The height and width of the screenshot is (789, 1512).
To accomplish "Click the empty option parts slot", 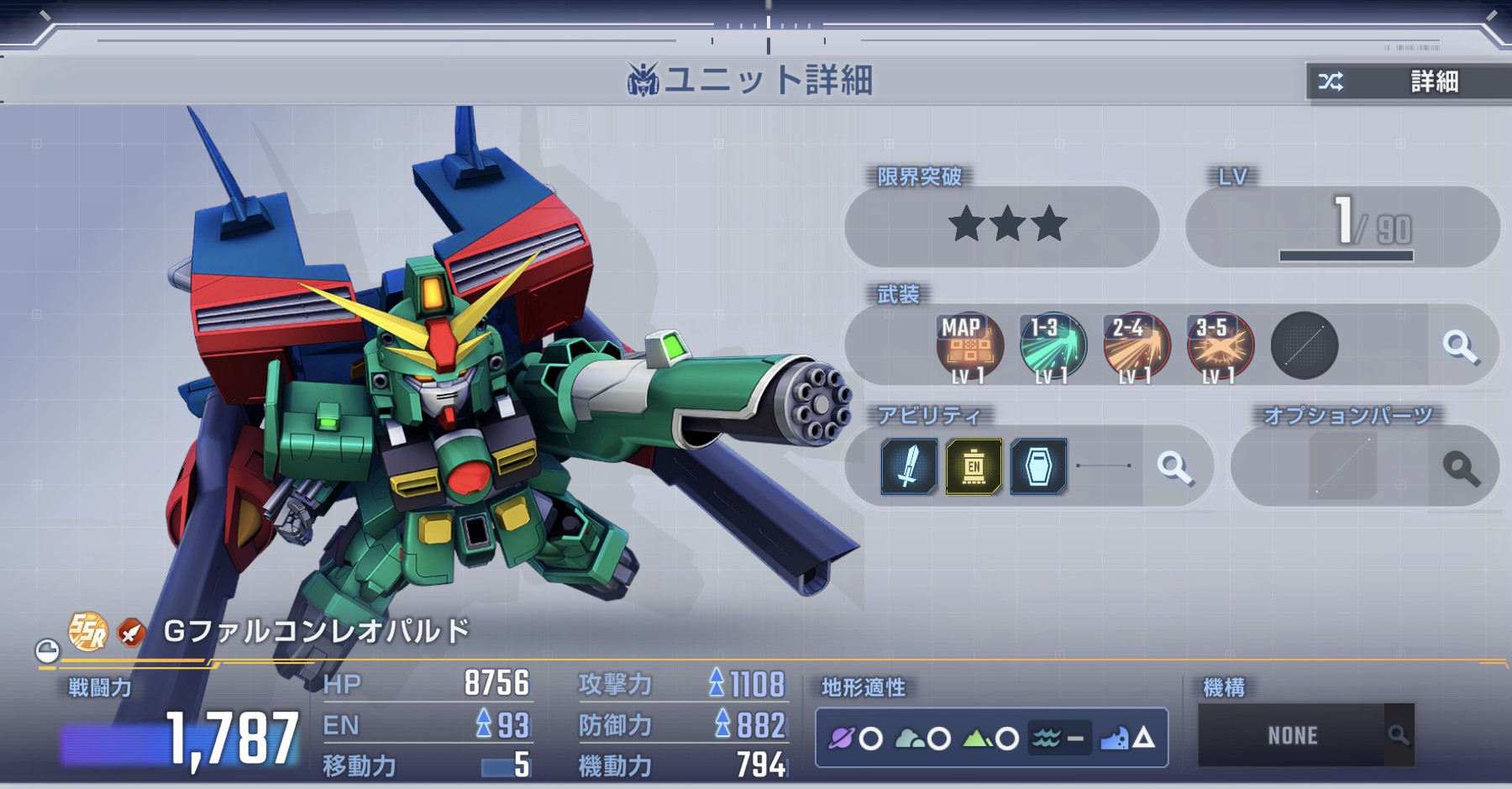I will 1342,467.
